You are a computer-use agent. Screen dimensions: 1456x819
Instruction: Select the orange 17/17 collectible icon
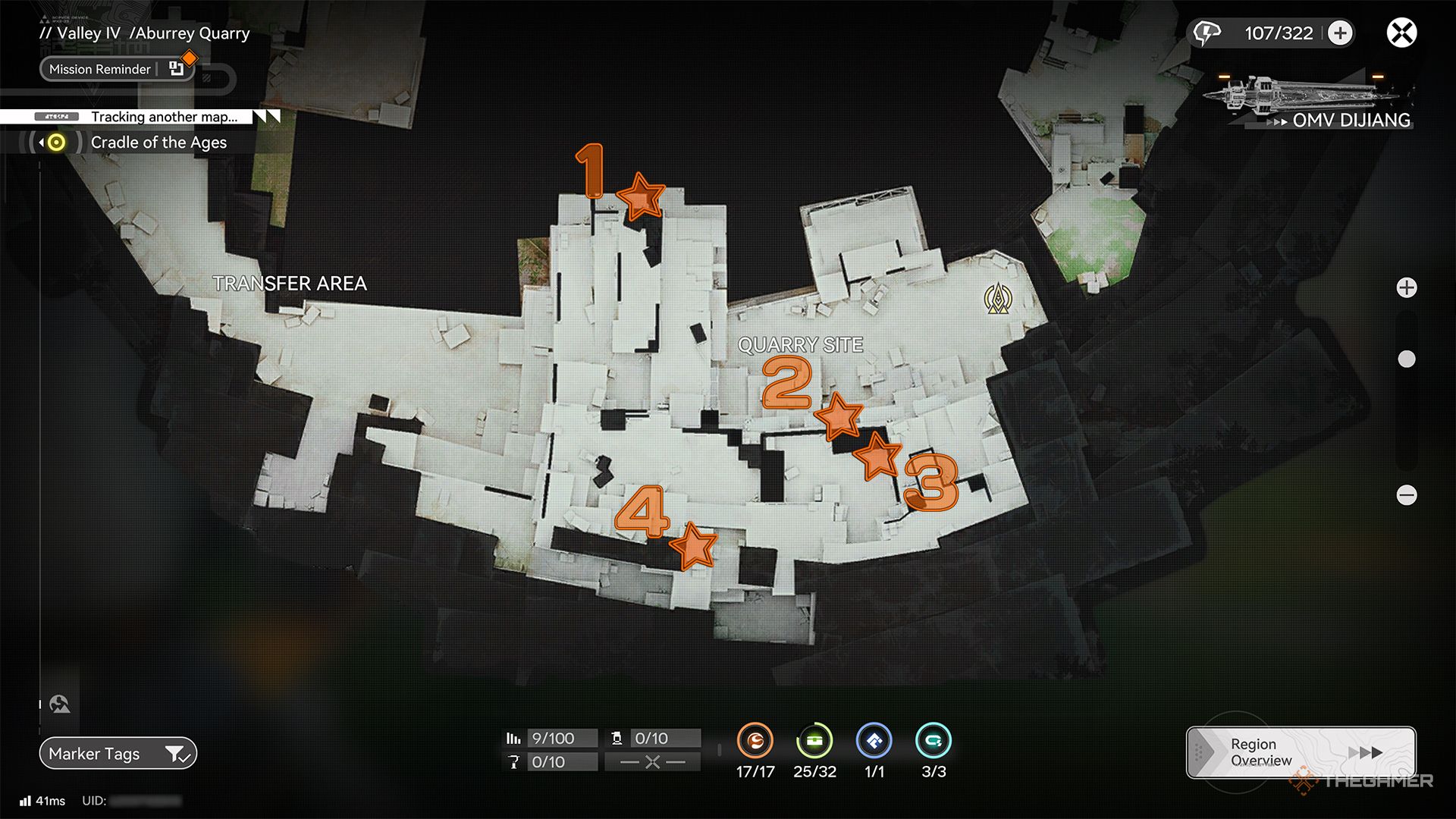(755, 741)
